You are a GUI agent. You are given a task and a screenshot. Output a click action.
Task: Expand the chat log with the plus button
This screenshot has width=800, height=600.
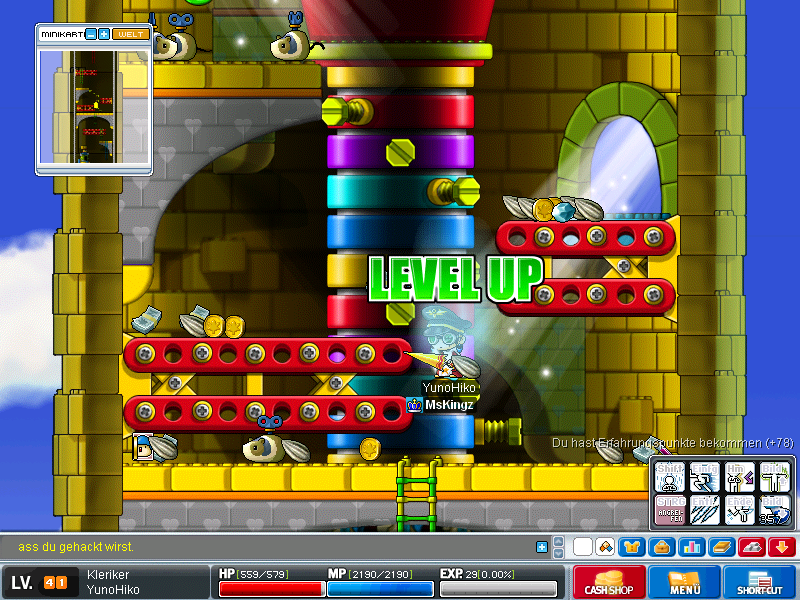click(x=542, y=547)
